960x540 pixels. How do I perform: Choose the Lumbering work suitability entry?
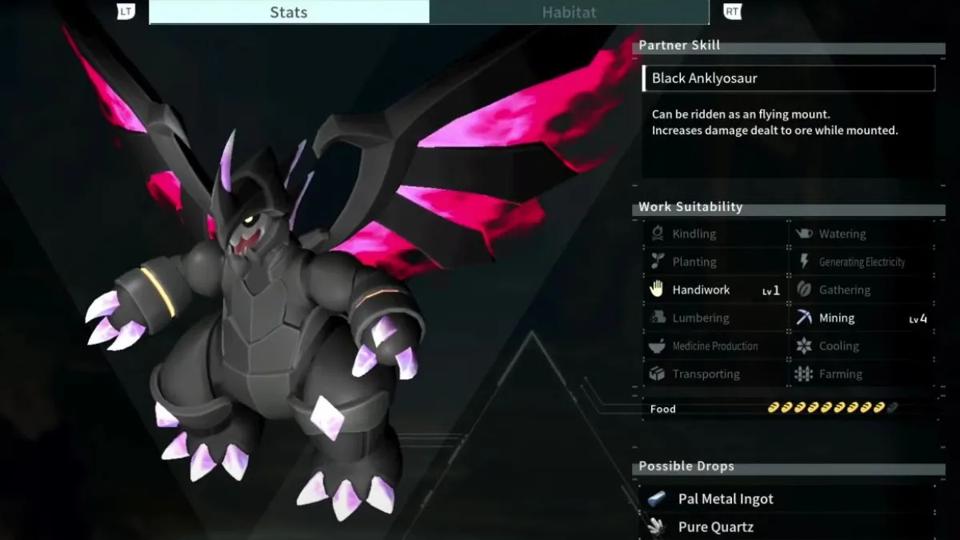pos(700,318)
